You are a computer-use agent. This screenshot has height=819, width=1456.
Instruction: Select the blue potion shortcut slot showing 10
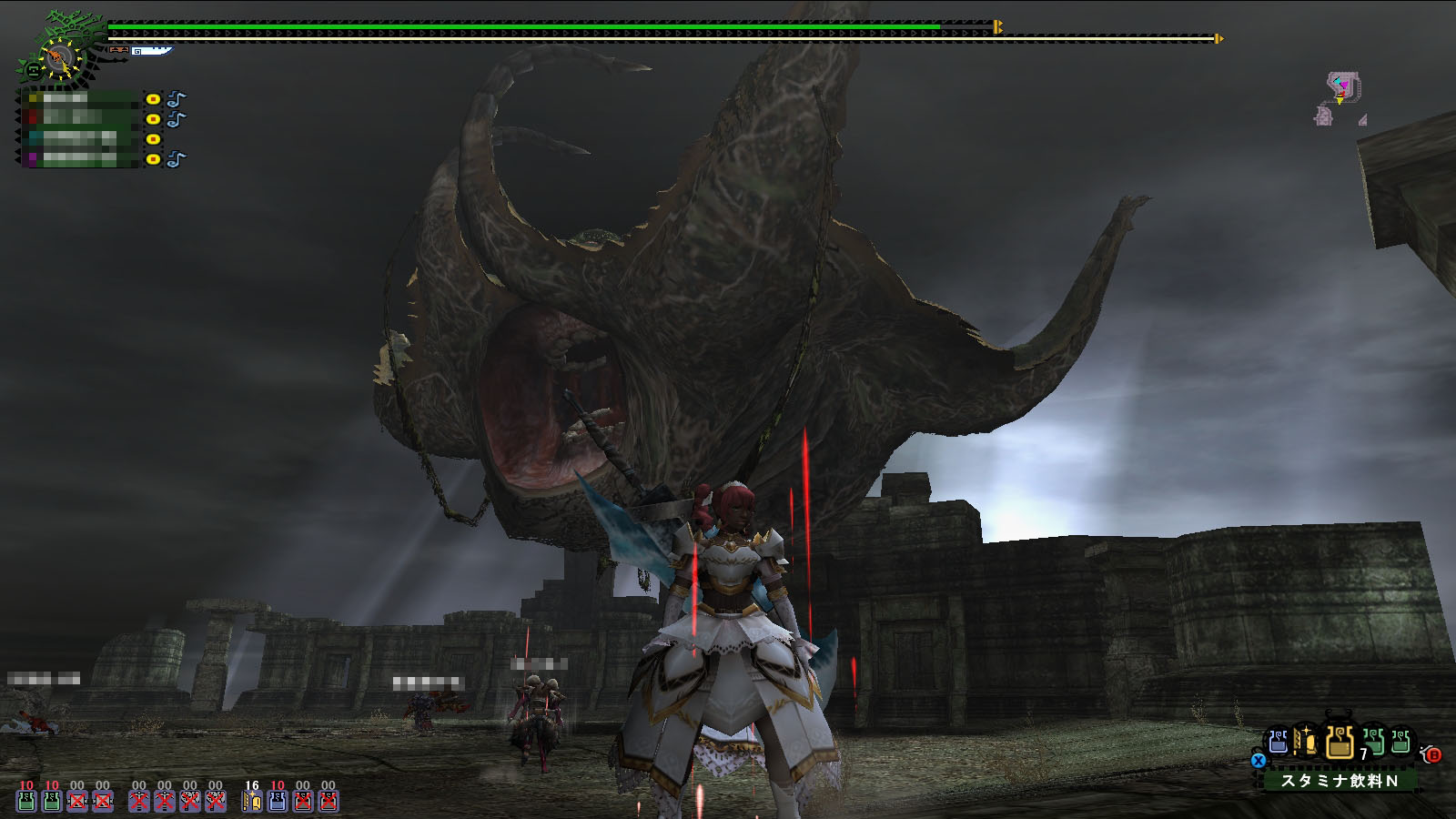tap(278, 799)
